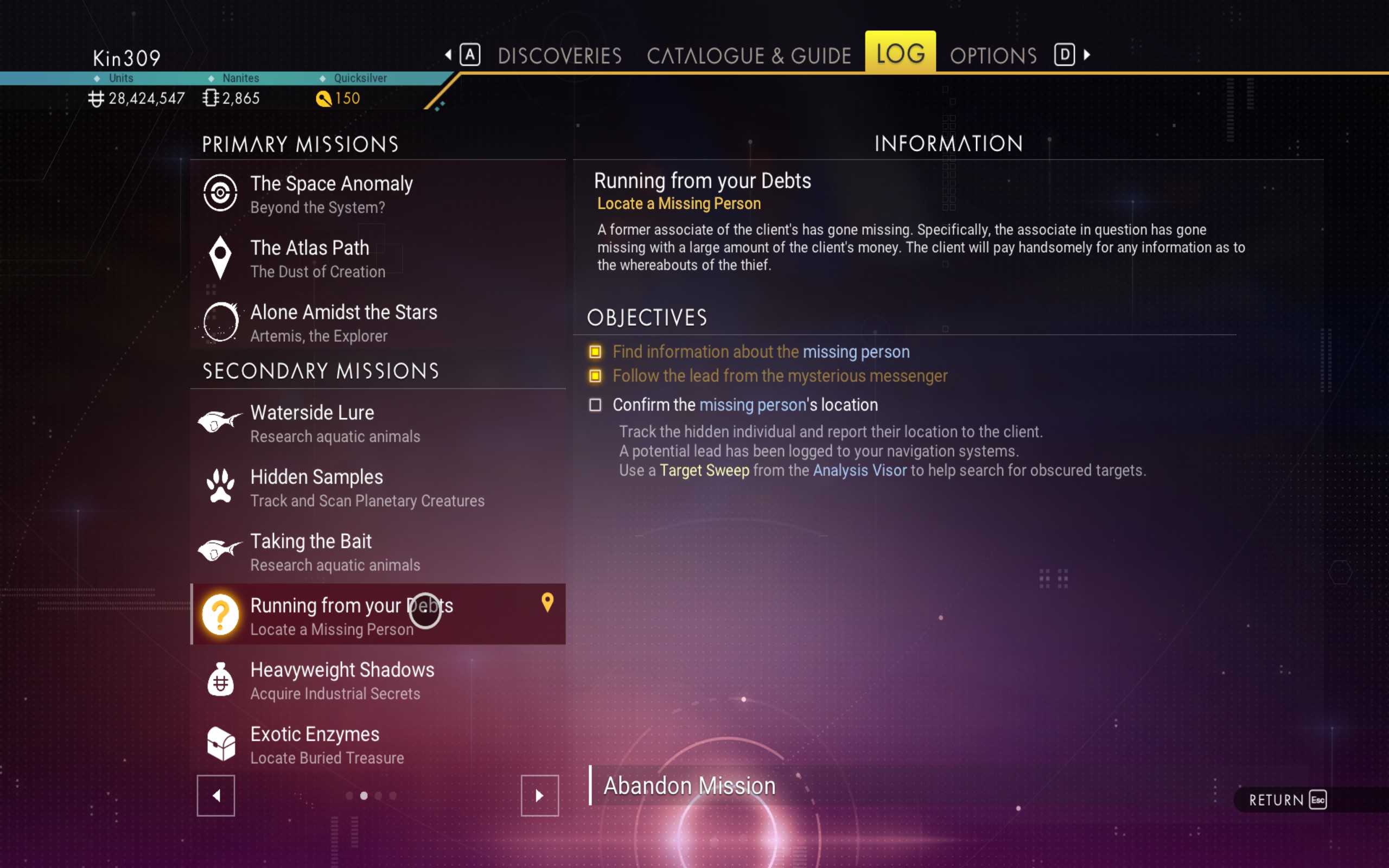The image size is (1389, 868).
Task: Go to the next mission page
Action: point(539,796)
